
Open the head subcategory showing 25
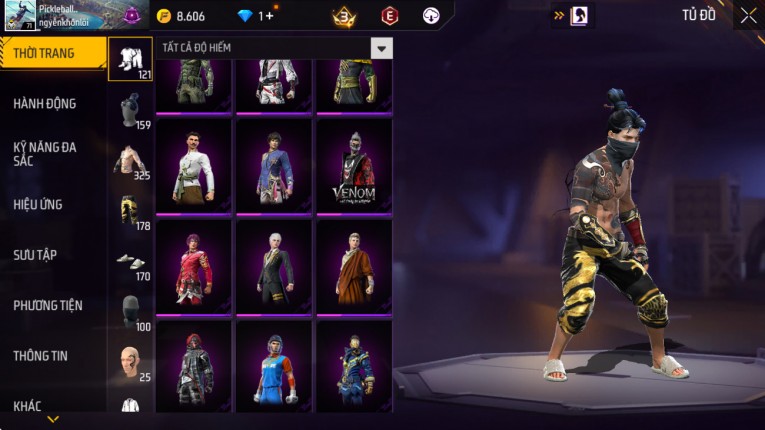coord(130,362)
